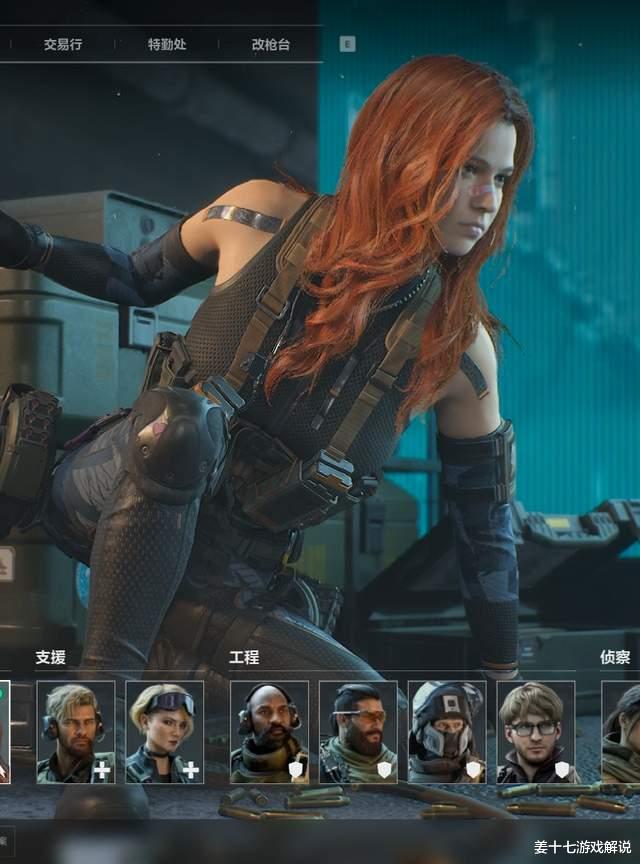Select the engineer with black-framed glasses
Screen dimensions: 640x864
[536, 732]
